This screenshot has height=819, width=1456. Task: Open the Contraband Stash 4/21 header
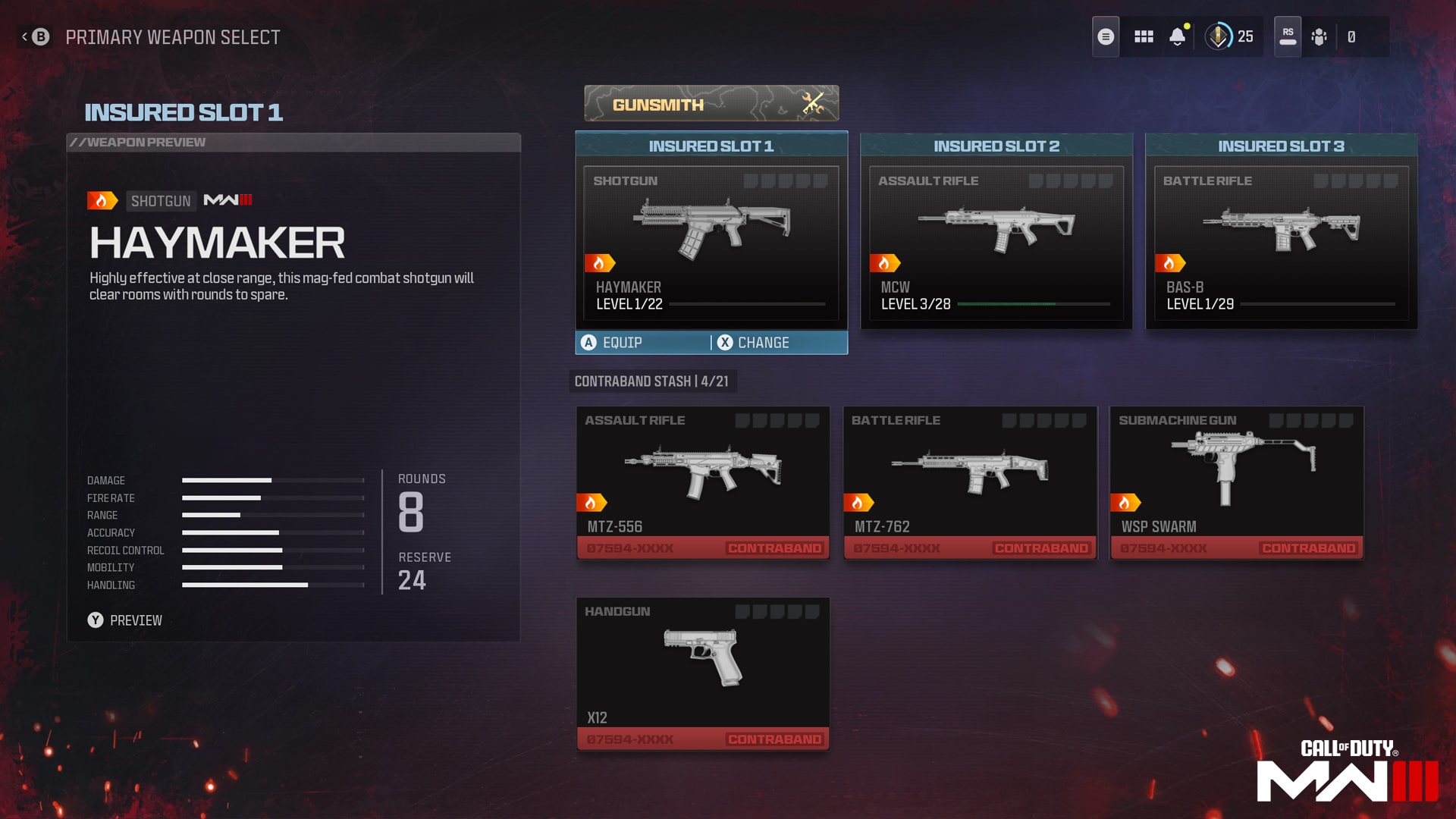[653, 381]
